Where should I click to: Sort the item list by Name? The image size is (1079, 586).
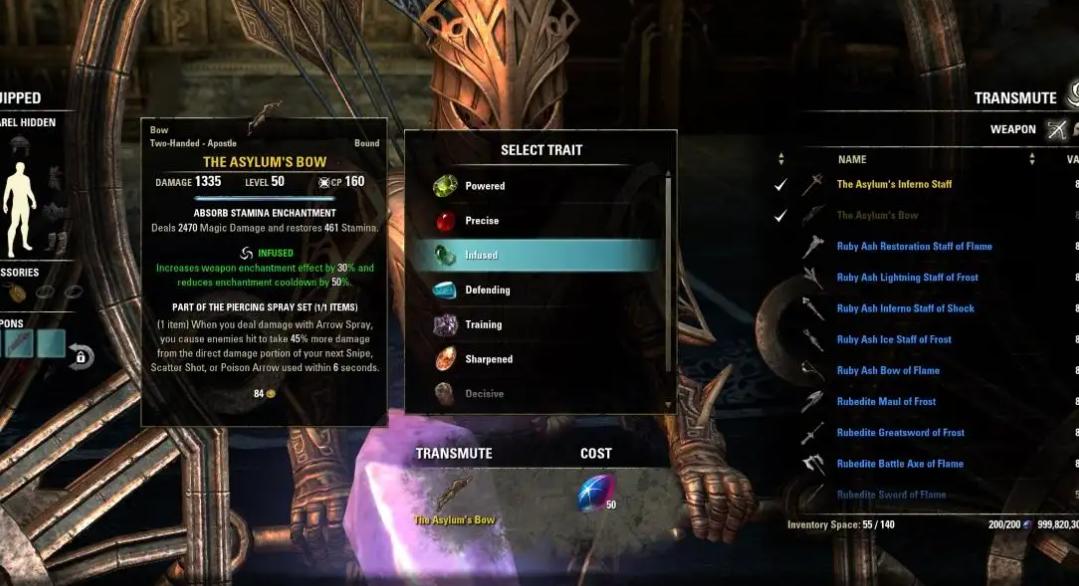(x=852, y=159)
